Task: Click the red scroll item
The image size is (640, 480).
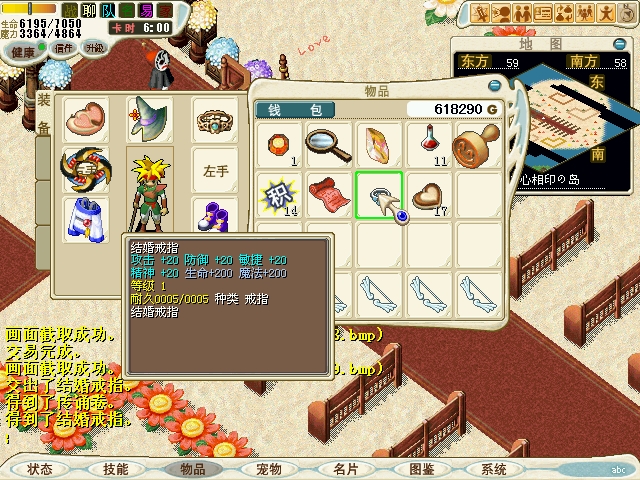Action: pos(328,195)
